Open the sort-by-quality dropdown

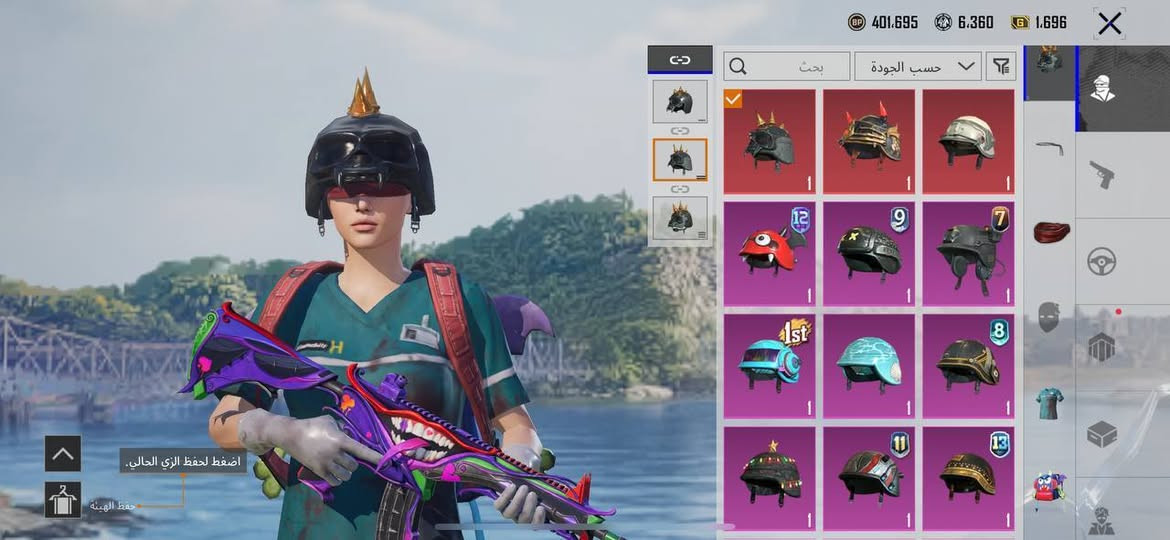point(916,67)
